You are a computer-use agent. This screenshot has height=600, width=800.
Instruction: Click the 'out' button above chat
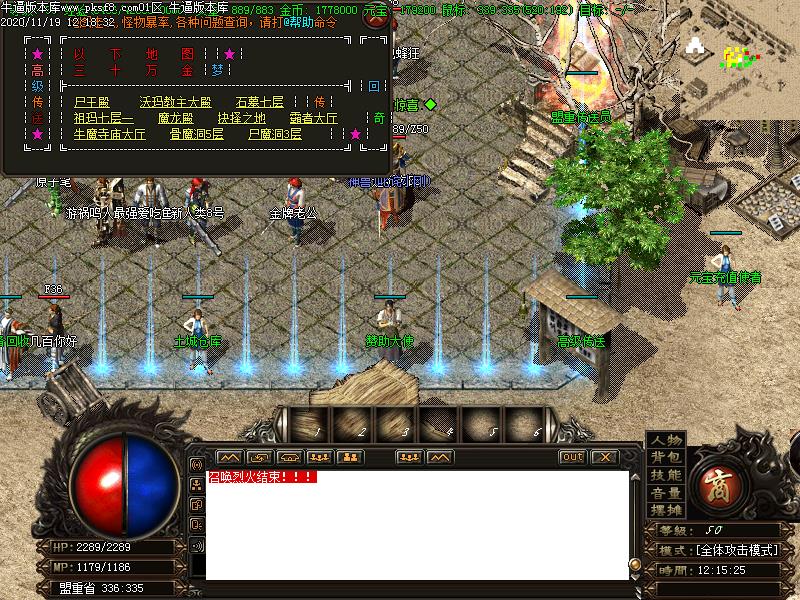[572, 457]
